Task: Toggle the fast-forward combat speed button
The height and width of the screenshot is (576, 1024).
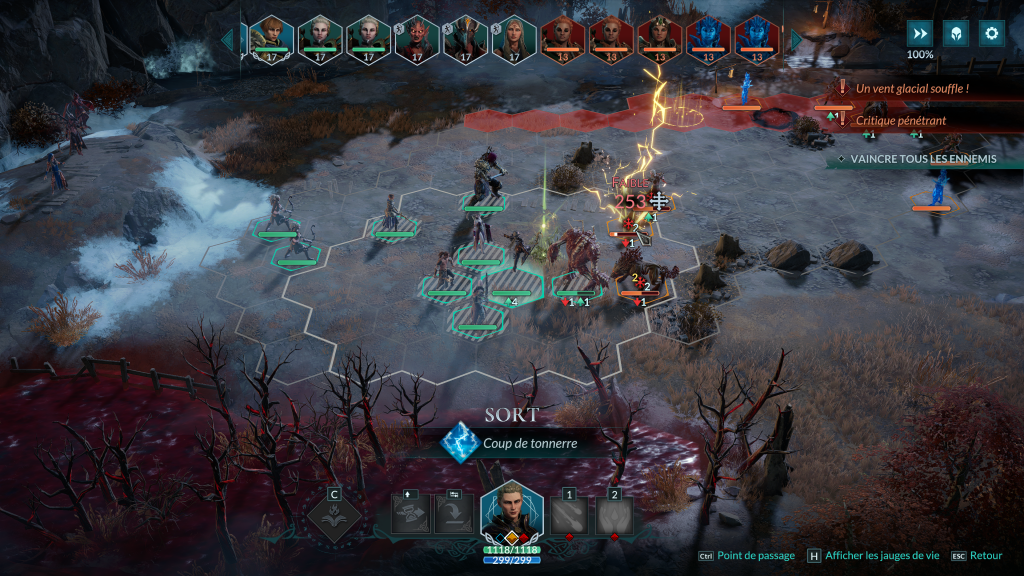Action: [x=919, y=33]
